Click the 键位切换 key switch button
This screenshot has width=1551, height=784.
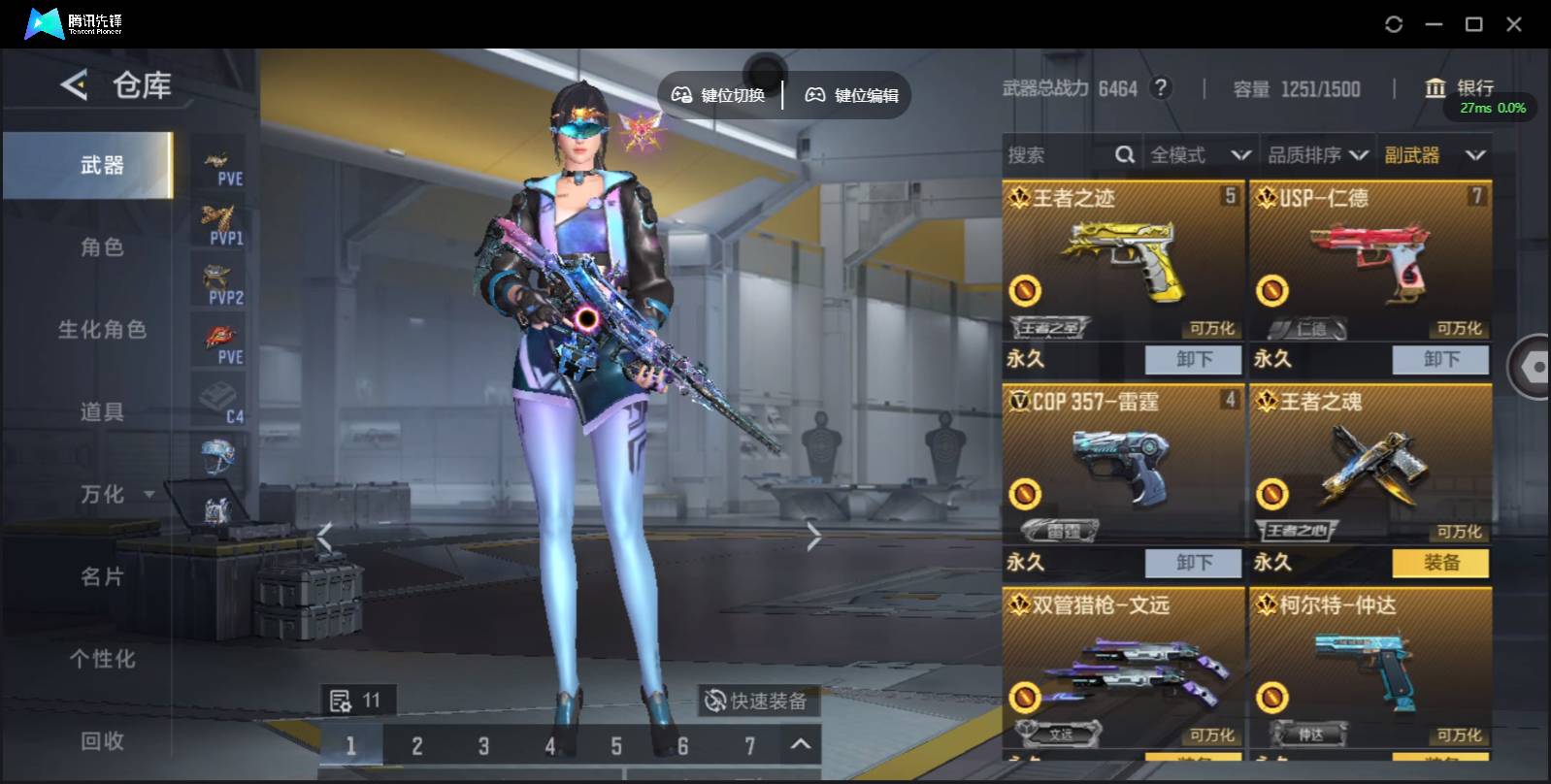coord(719,95)
